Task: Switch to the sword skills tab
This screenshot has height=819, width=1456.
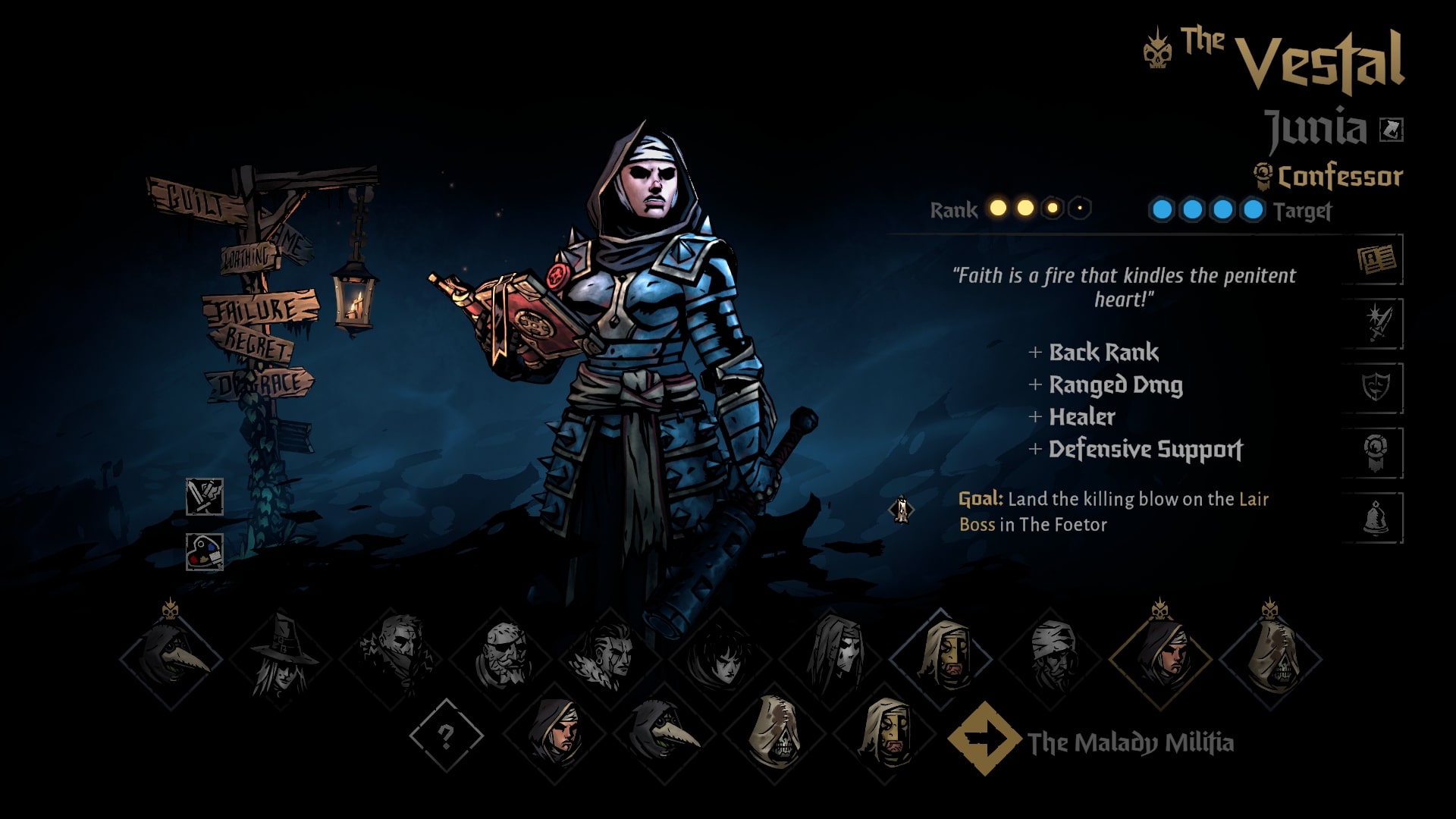Action: tap(1376, 325)
